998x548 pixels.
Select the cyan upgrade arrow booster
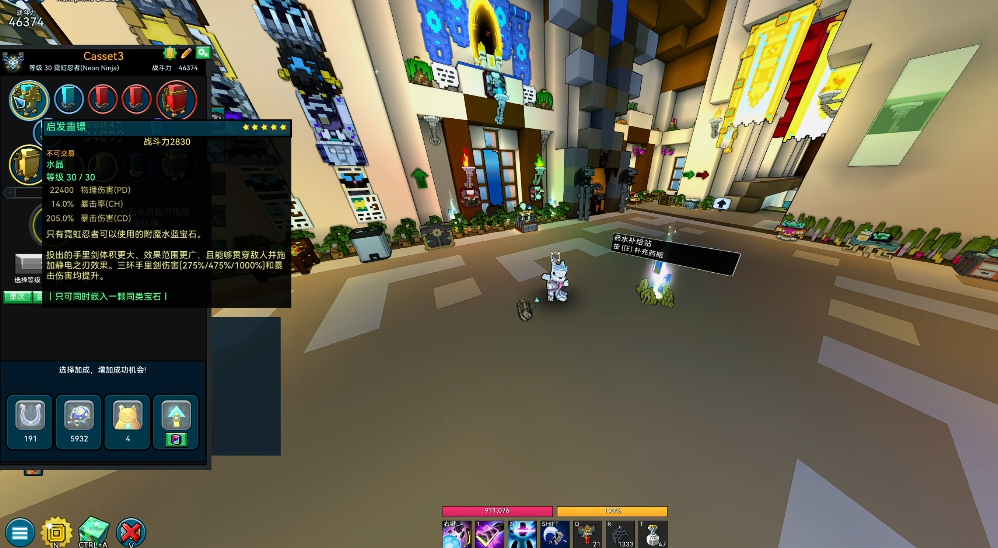click(175, 420)
